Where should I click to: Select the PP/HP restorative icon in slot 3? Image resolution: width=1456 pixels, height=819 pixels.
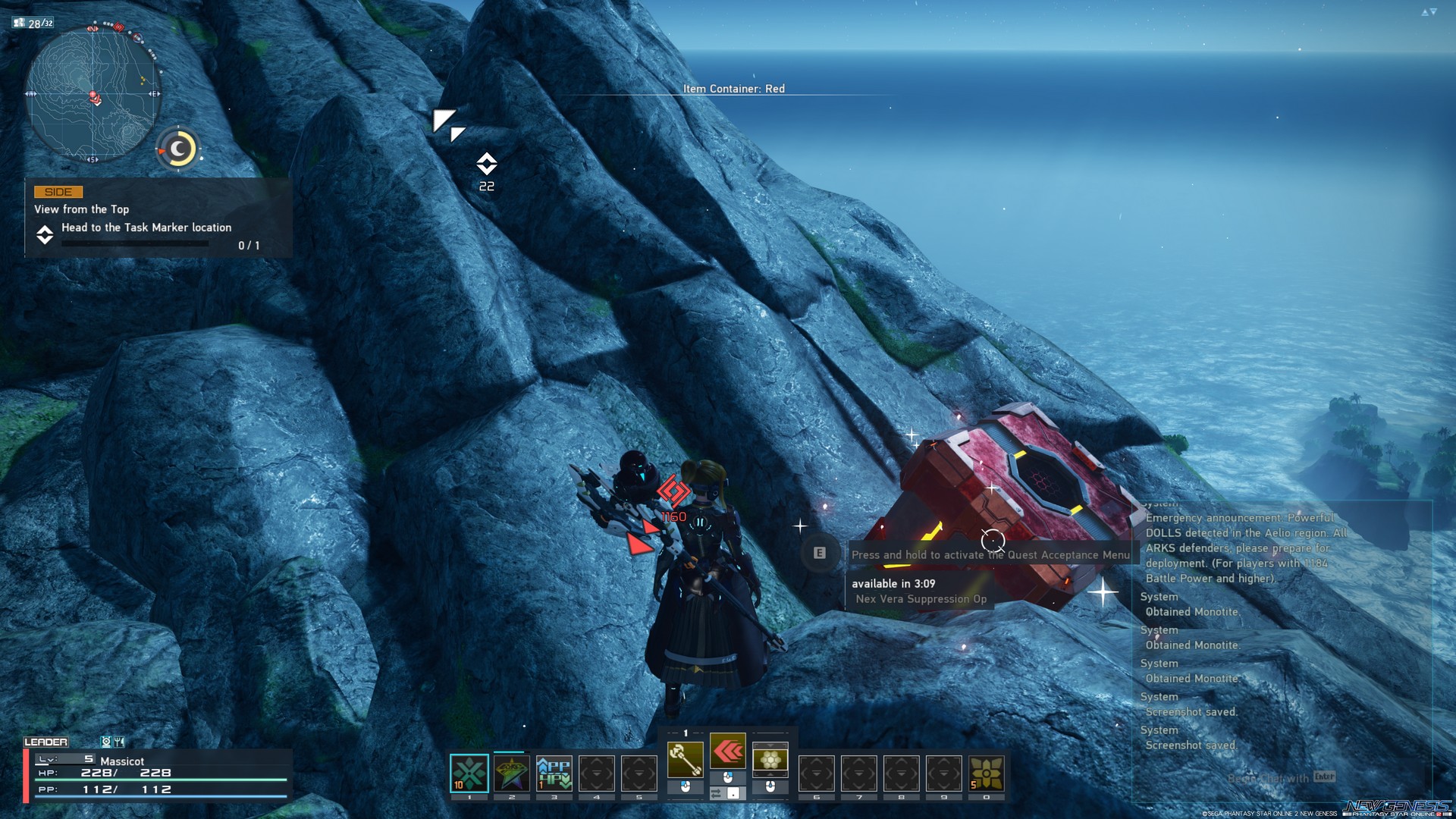554,770
